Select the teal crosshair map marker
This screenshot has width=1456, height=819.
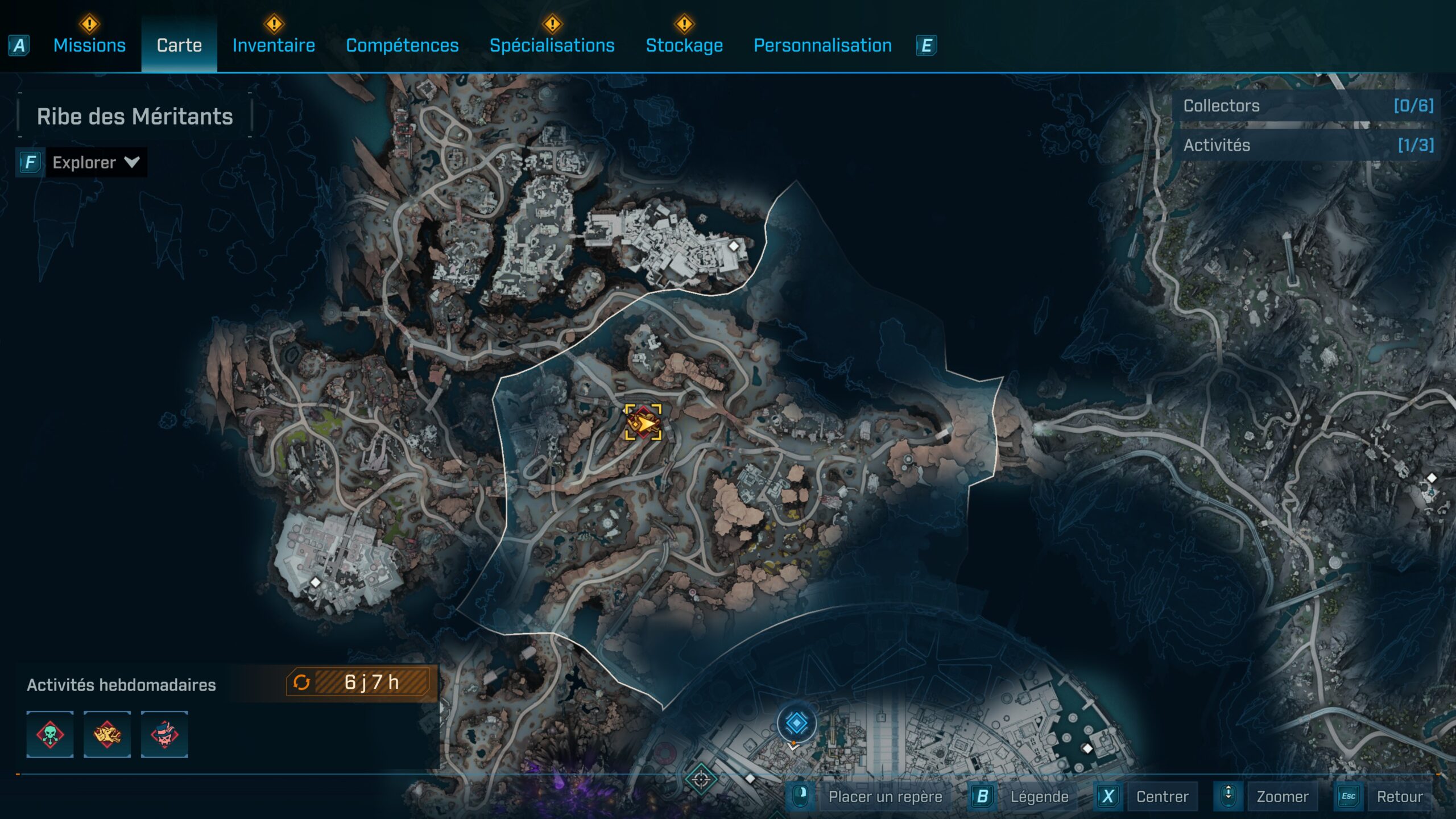point(701,779)
